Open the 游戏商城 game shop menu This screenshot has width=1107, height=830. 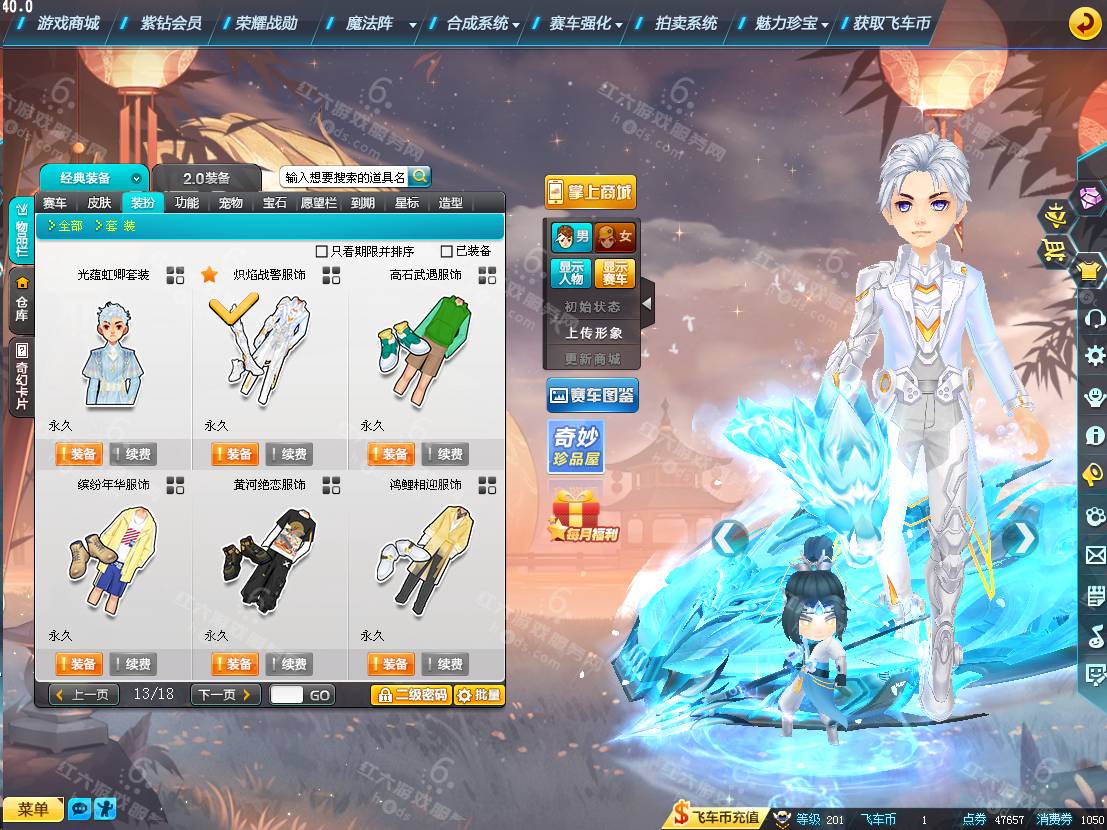pos(68,23)
